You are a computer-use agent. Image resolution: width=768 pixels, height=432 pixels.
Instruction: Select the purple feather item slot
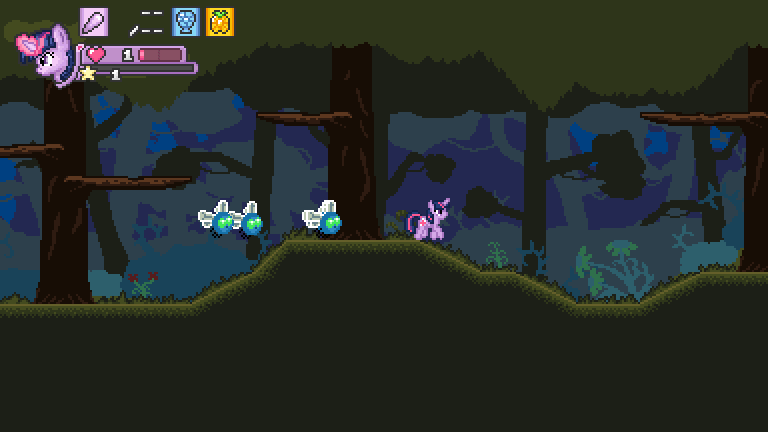coord(94,22)
